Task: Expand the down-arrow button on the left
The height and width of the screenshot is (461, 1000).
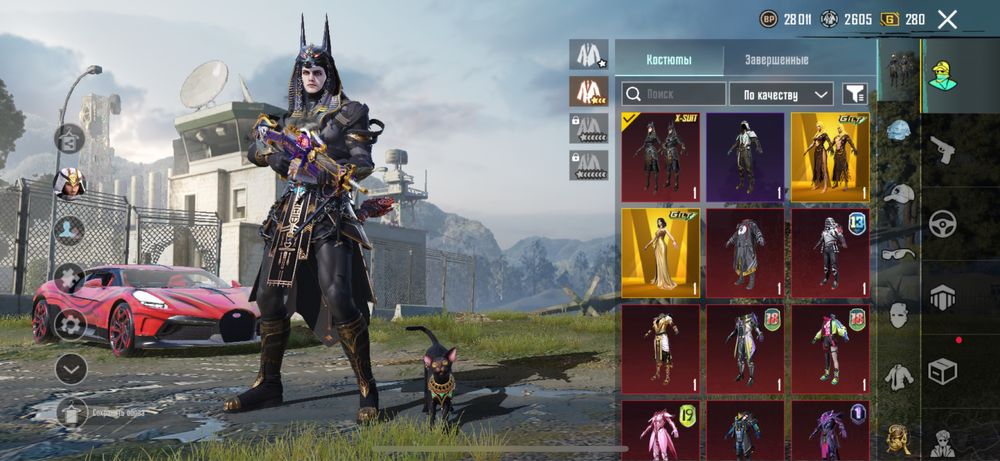Action: [70, 368]
